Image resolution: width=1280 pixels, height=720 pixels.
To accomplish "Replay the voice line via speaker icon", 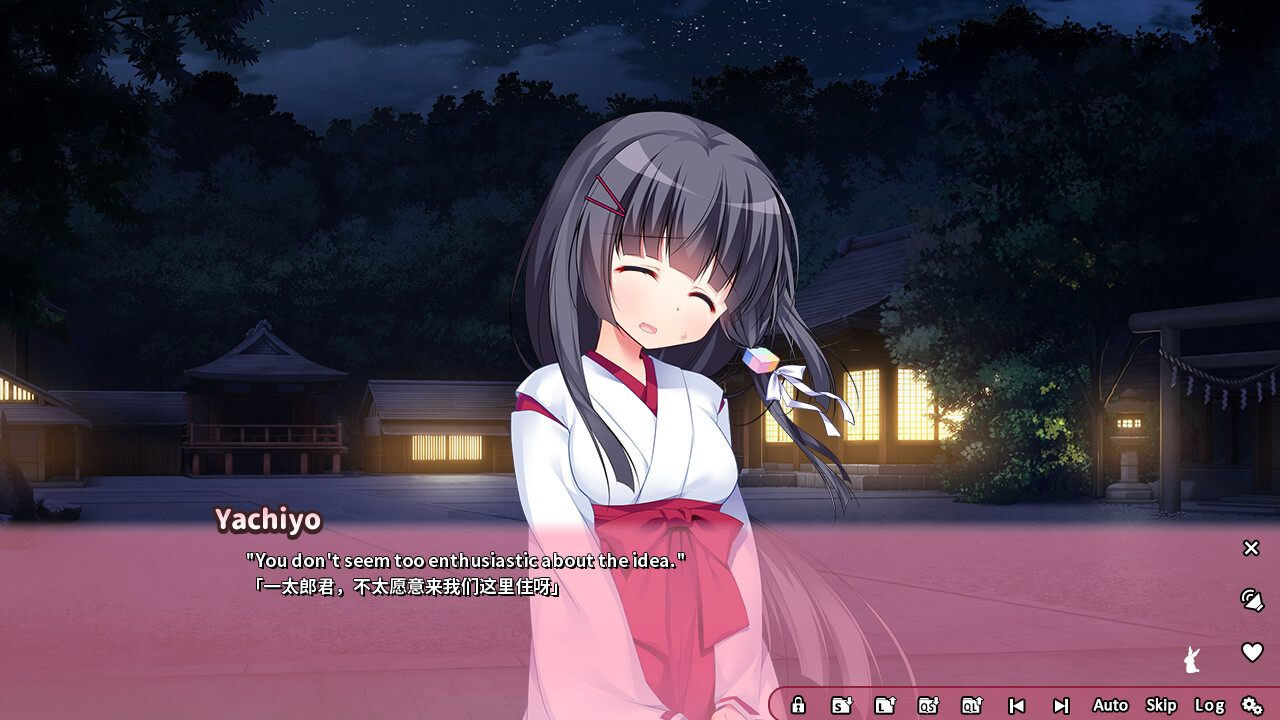I will [1251, 599].
